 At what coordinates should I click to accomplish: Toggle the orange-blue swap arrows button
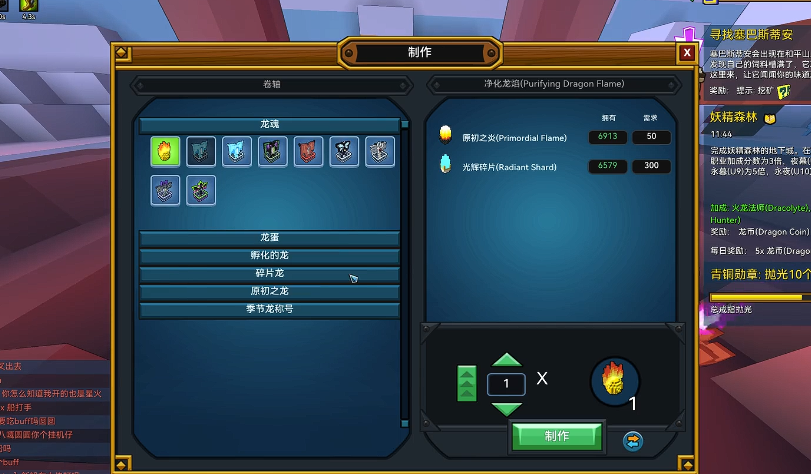(x=632, y=439)
